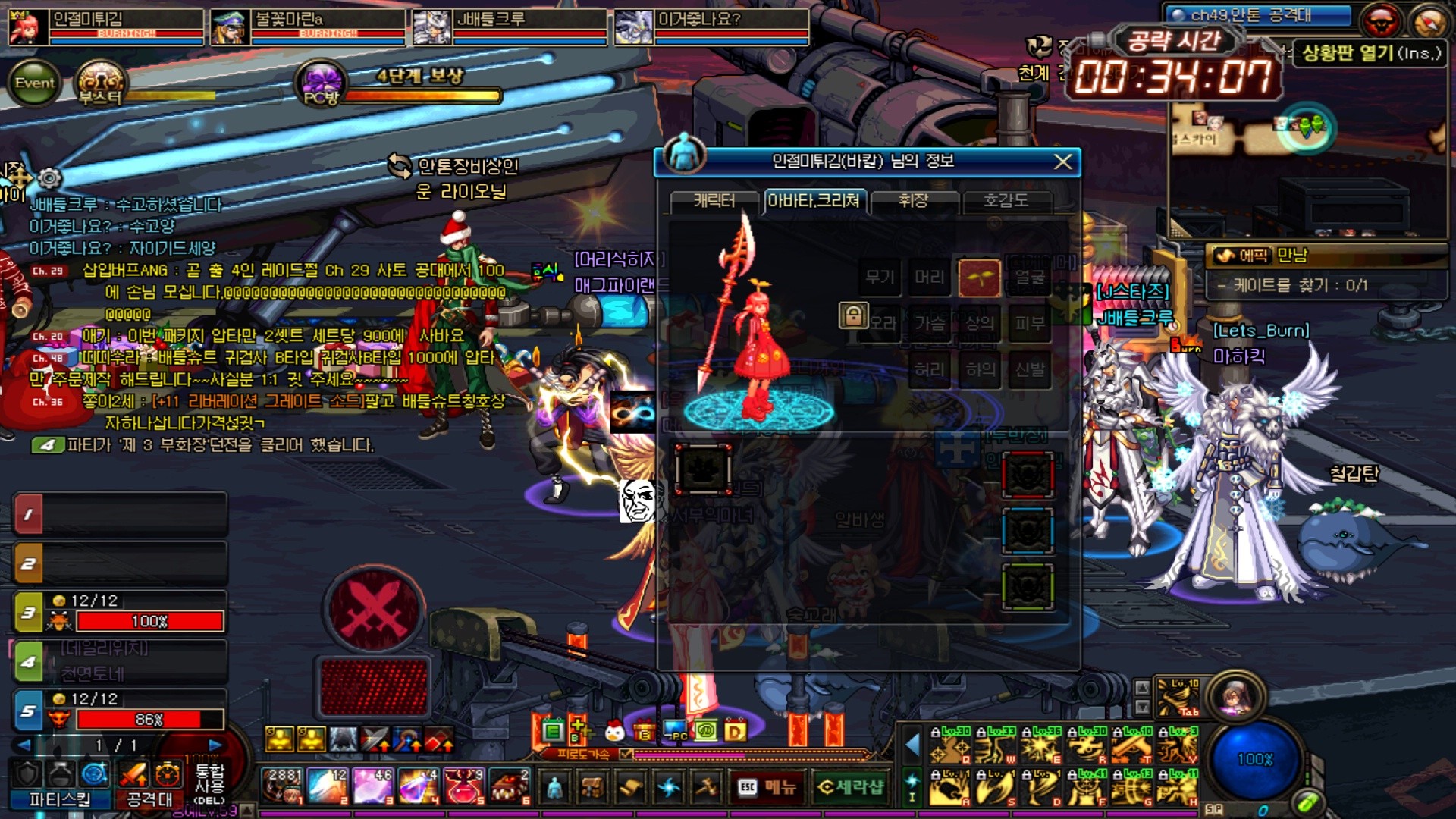Open the 부스터 icon
This screenshot has height=819, width=1456.
coord(100,83)
